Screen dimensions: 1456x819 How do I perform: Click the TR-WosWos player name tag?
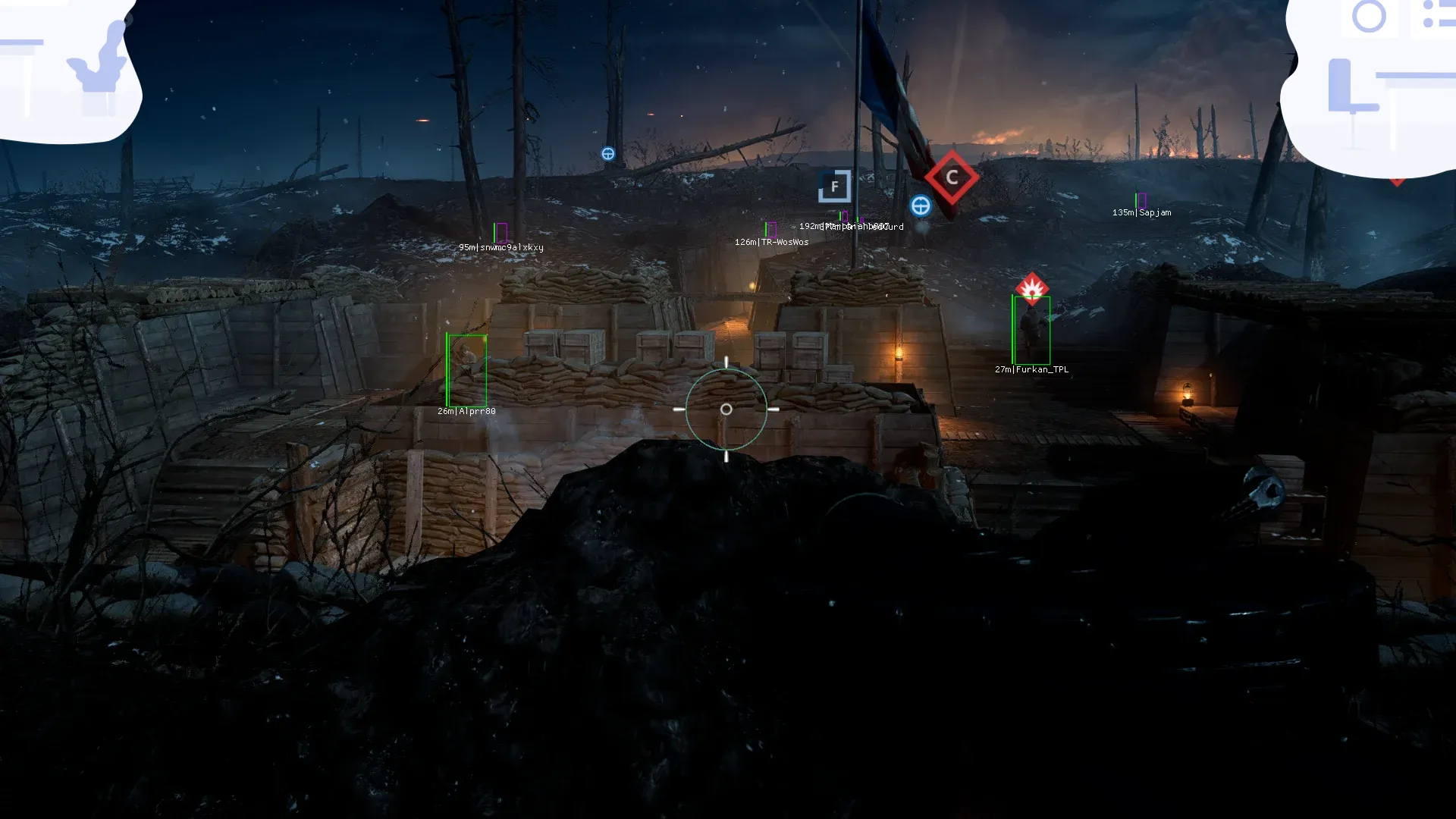771,242
